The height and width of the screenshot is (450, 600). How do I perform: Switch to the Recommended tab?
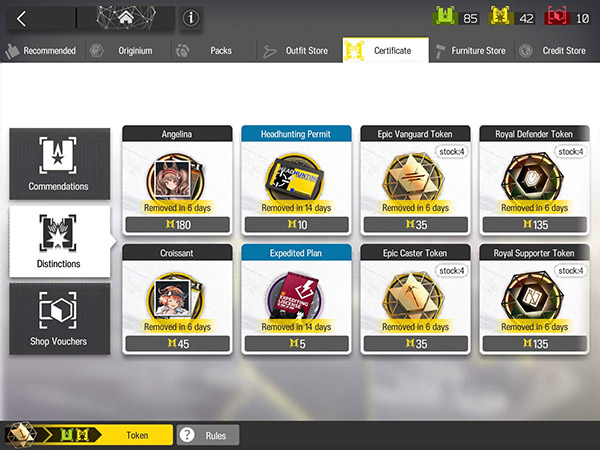42,51
